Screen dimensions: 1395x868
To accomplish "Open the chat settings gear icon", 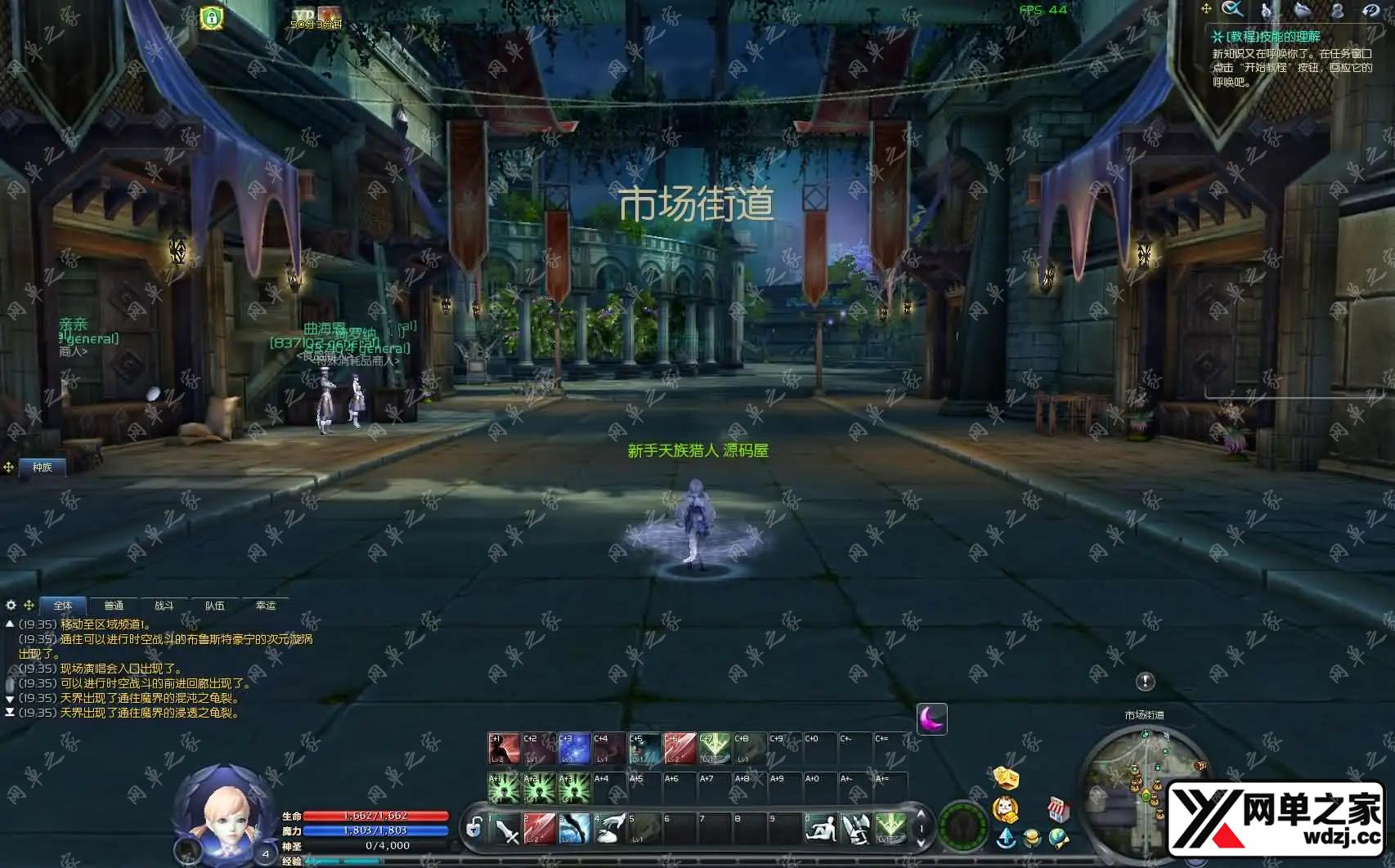I will tap(11, 606).
